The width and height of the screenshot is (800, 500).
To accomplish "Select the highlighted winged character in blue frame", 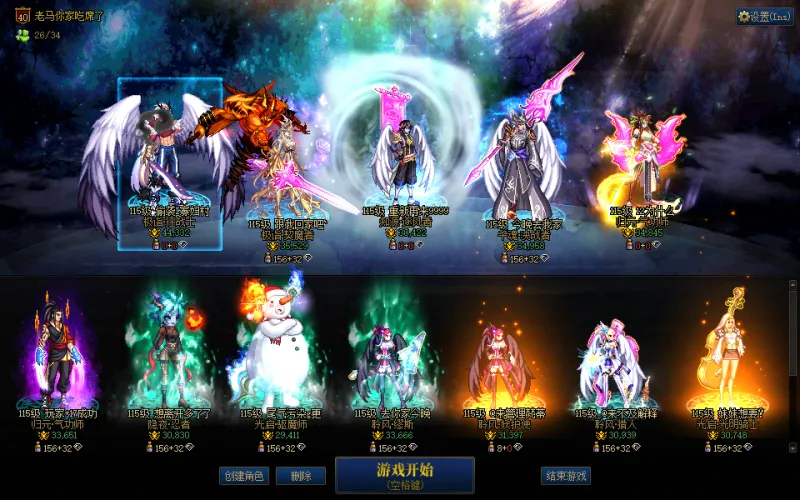I will (x=168, y=160).
